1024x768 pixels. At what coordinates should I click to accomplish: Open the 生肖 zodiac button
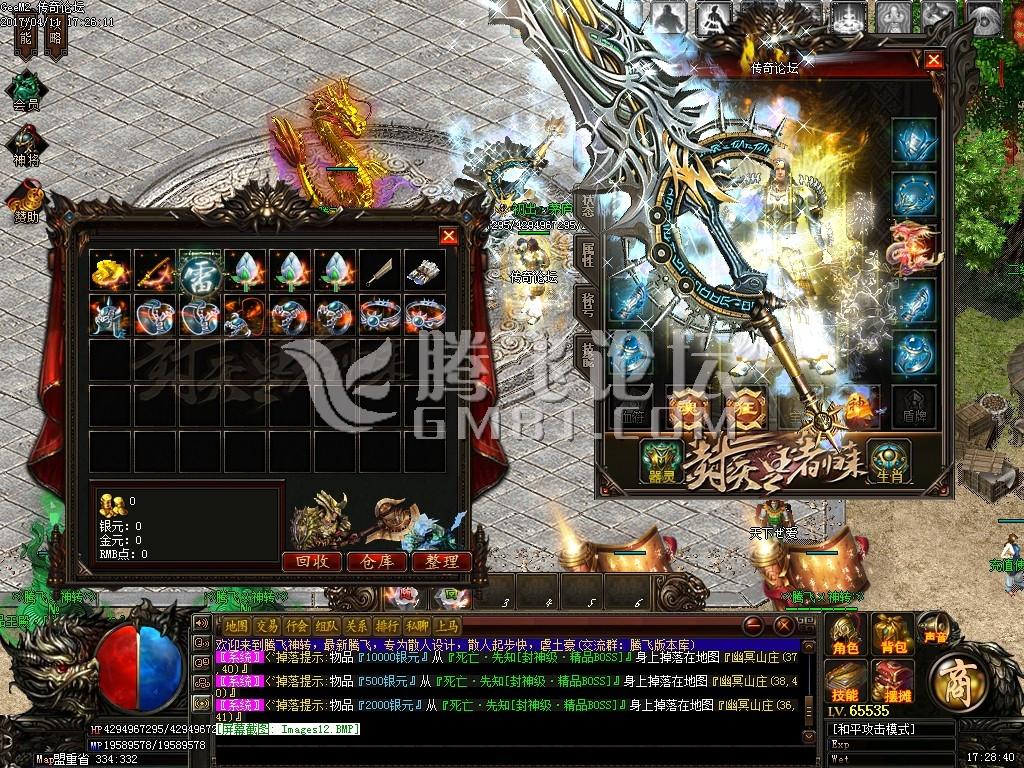click(886, 461)
